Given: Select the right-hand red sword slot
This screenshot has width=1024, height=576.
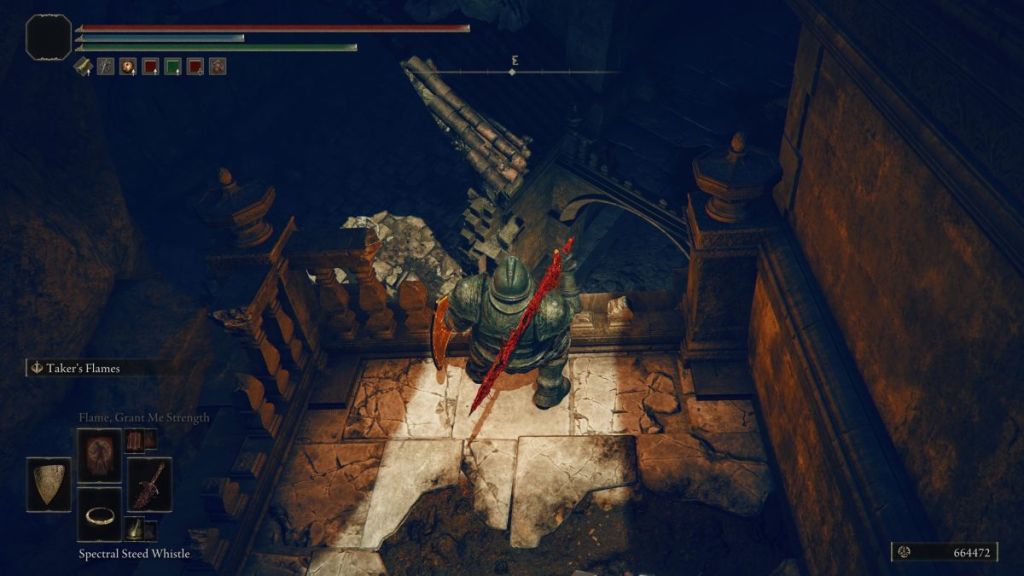Looking at the screenshot, I should point(149,484).
